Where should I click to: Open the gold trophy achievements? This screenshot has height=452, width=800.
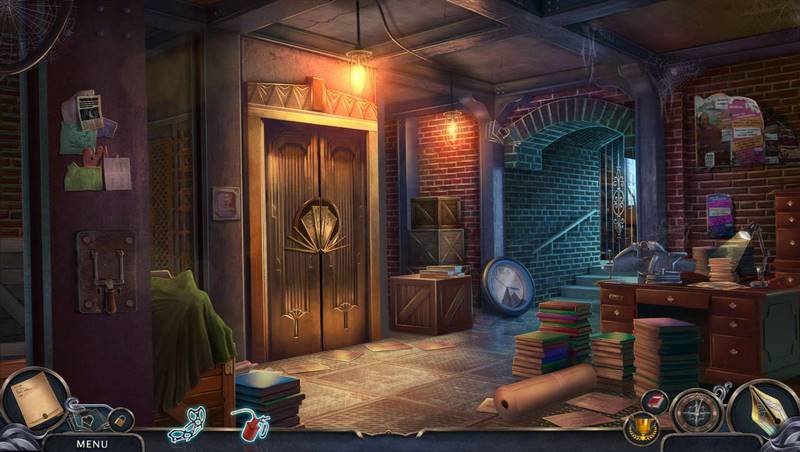click(639, 431)
